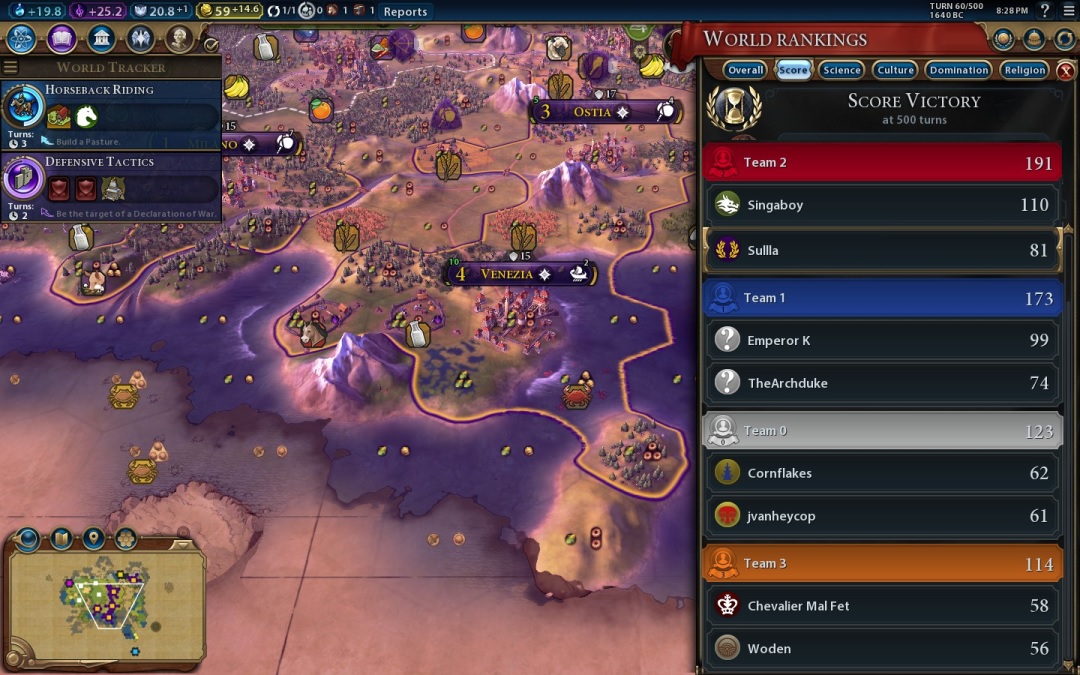Viewport: 1080px width, 675px height.
Task: Close the World Rankings panel
Action: tap(1066, 70)
